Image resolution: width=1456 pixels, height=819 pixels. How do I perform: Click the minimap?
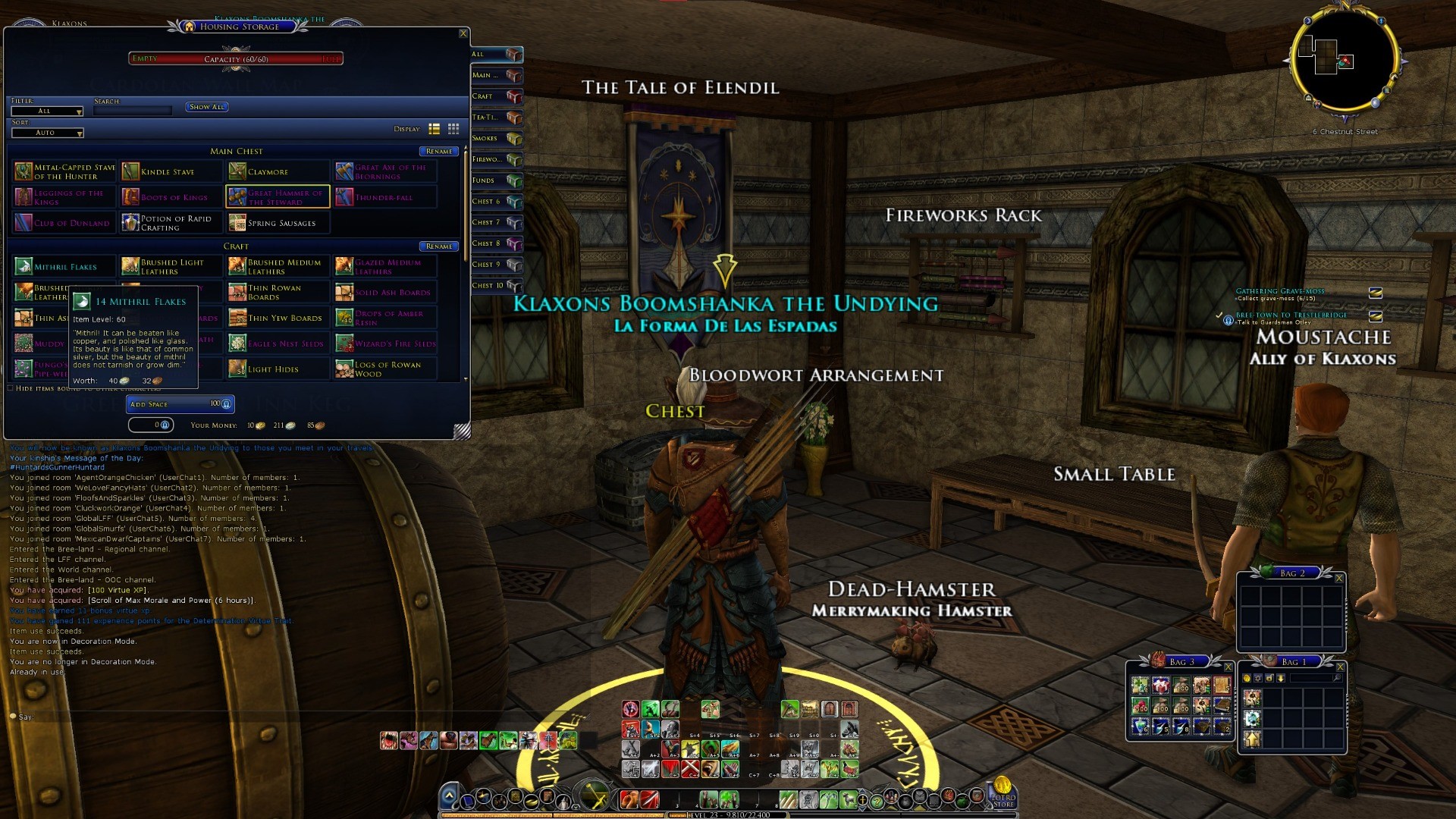1345,62
